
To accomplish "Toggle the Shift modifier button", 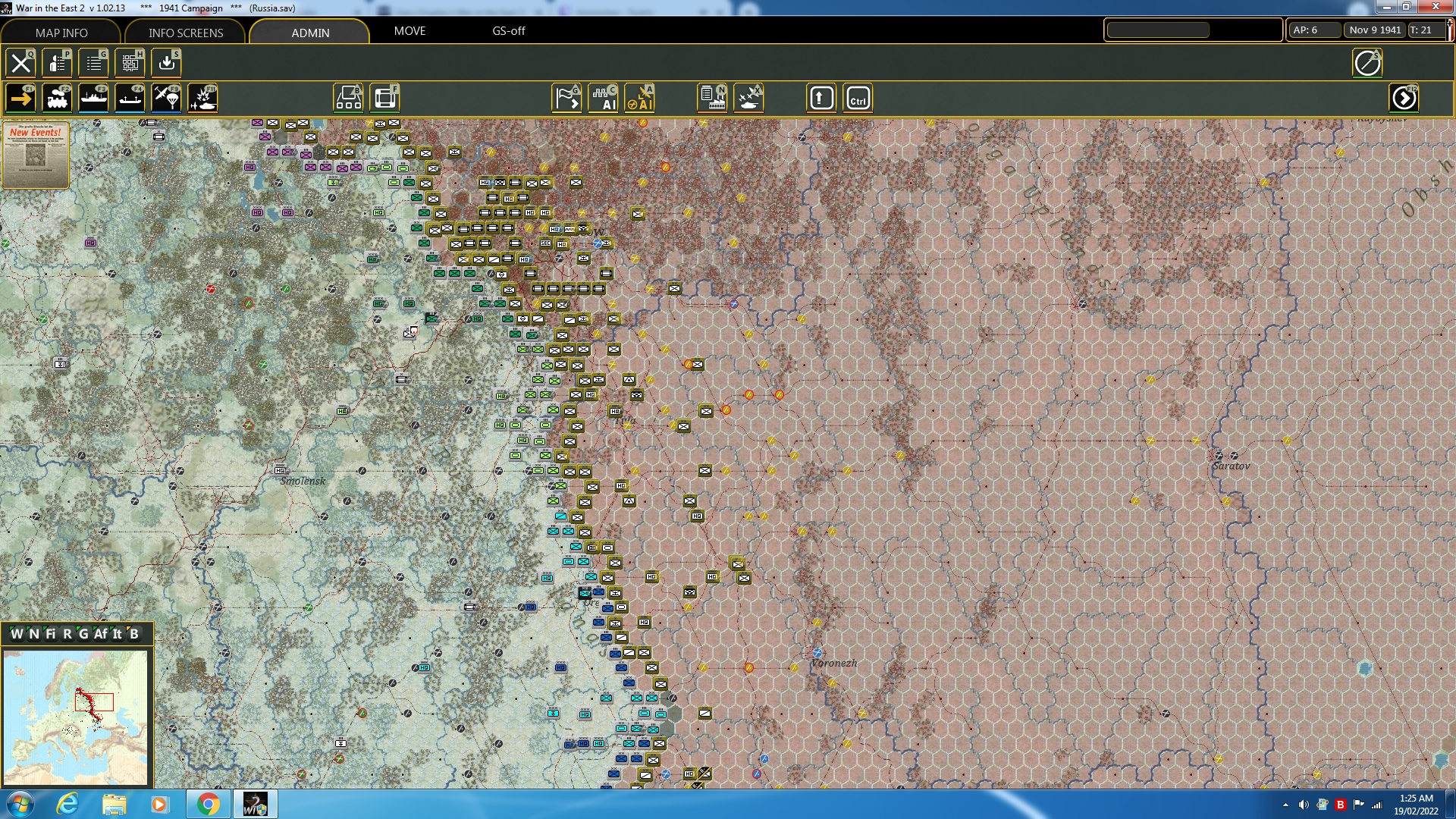I will (821, 98).
